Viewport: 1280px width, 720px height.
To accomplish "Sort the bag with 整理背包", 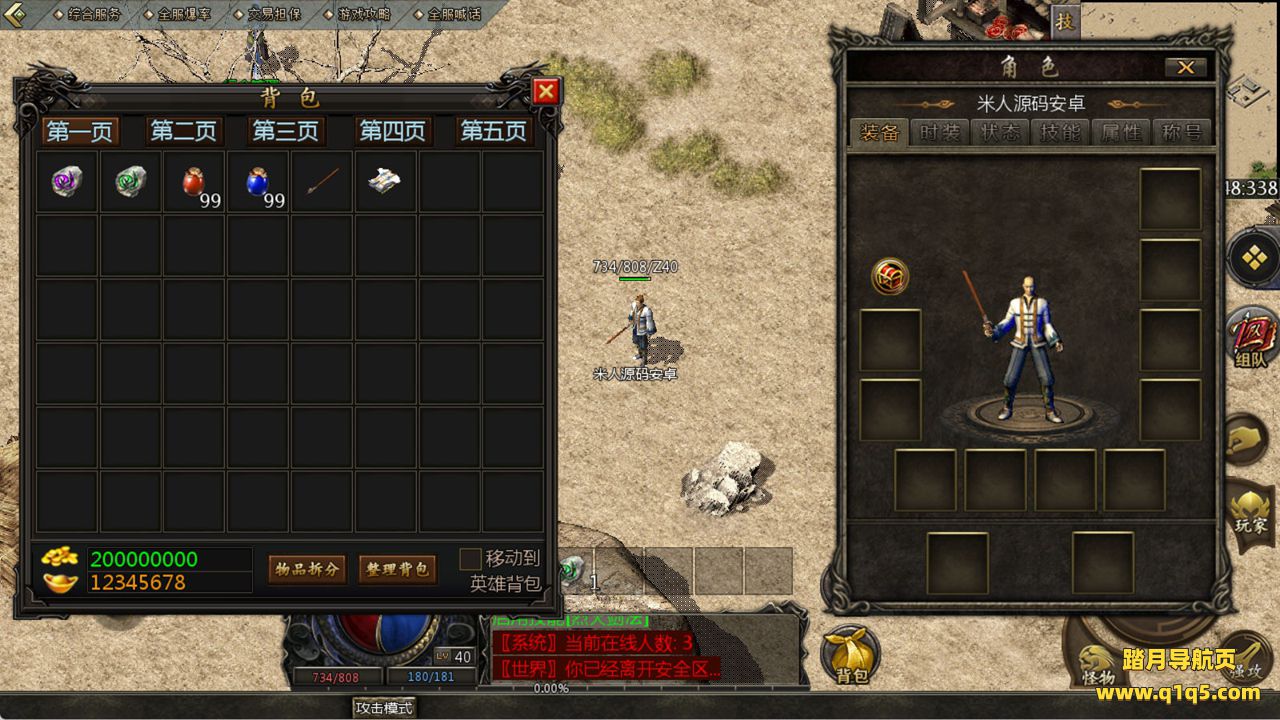I will (x=397, y=569).
